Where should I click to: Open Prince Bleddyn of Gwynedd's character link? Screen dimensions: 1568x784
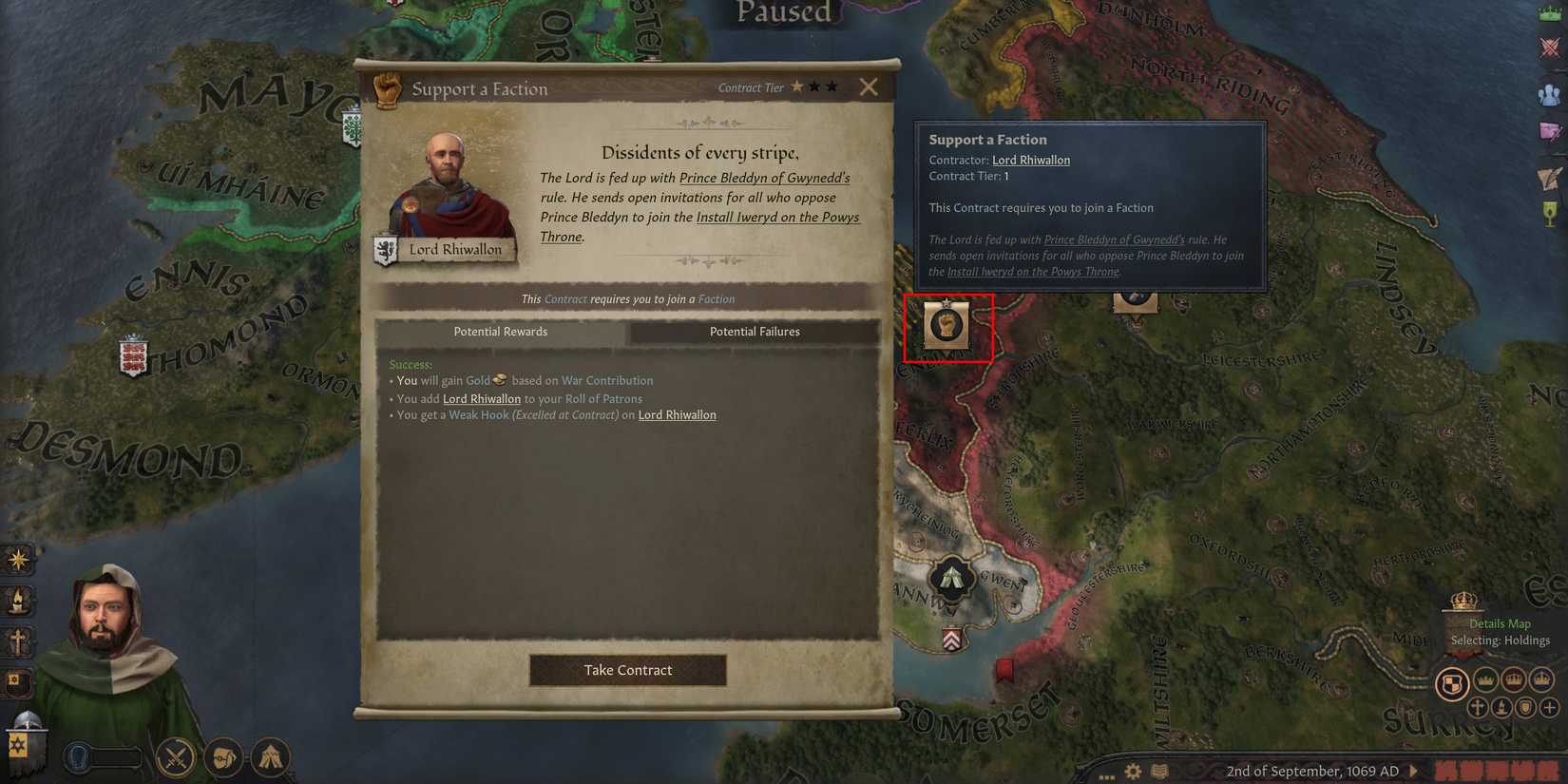tap(767, 178)
